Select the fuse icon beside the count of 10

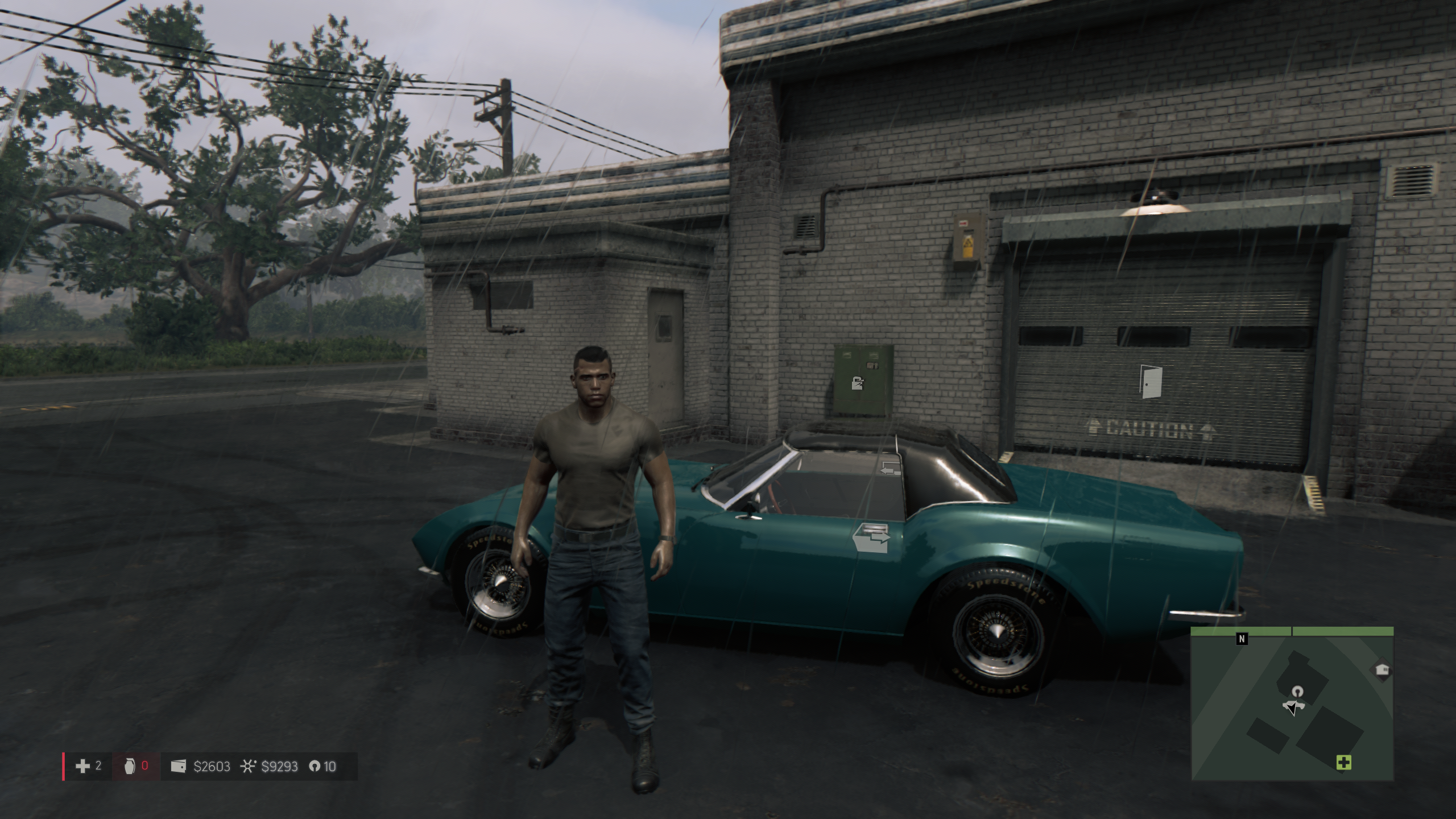click(x=314, y=767)
